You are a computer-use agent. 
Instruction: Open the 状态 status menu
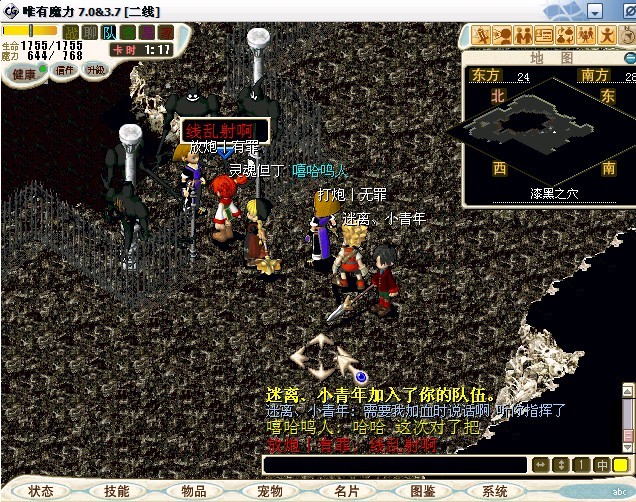pos(41,491)
